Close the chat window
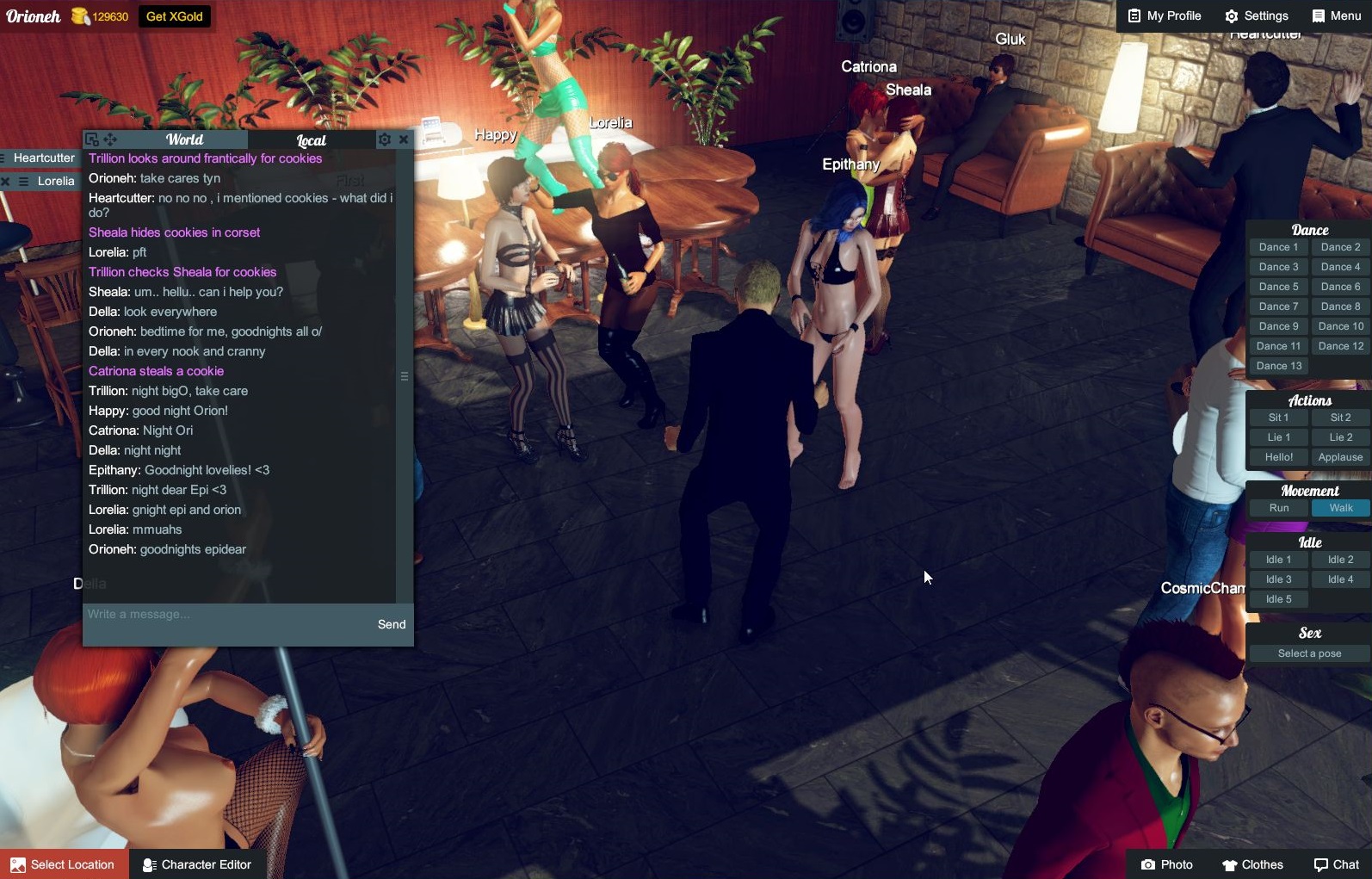Screen dimensions: 1372x879 [403, 139]
